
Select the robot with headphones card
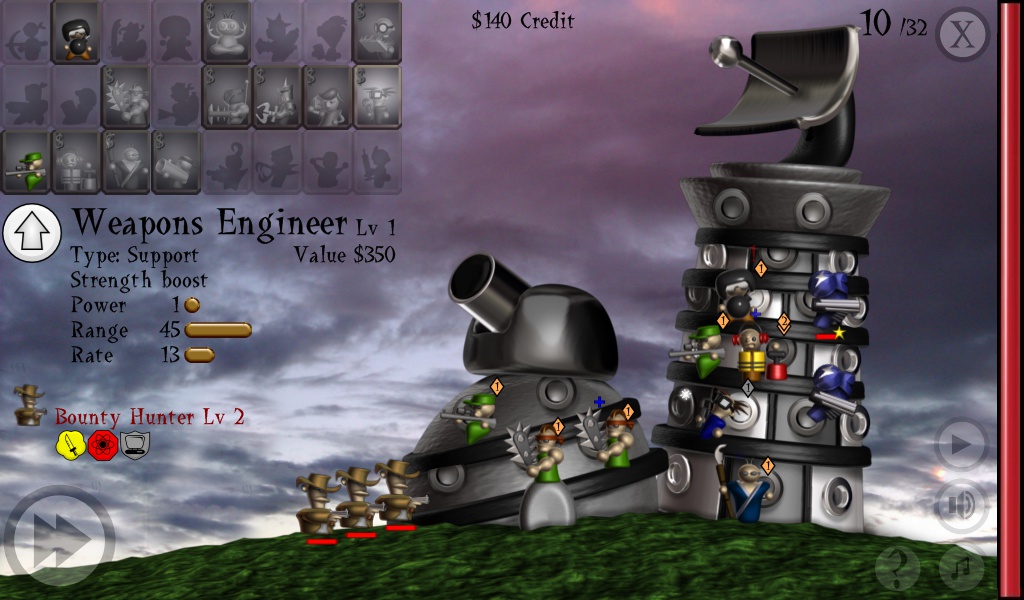pos(76,162)
